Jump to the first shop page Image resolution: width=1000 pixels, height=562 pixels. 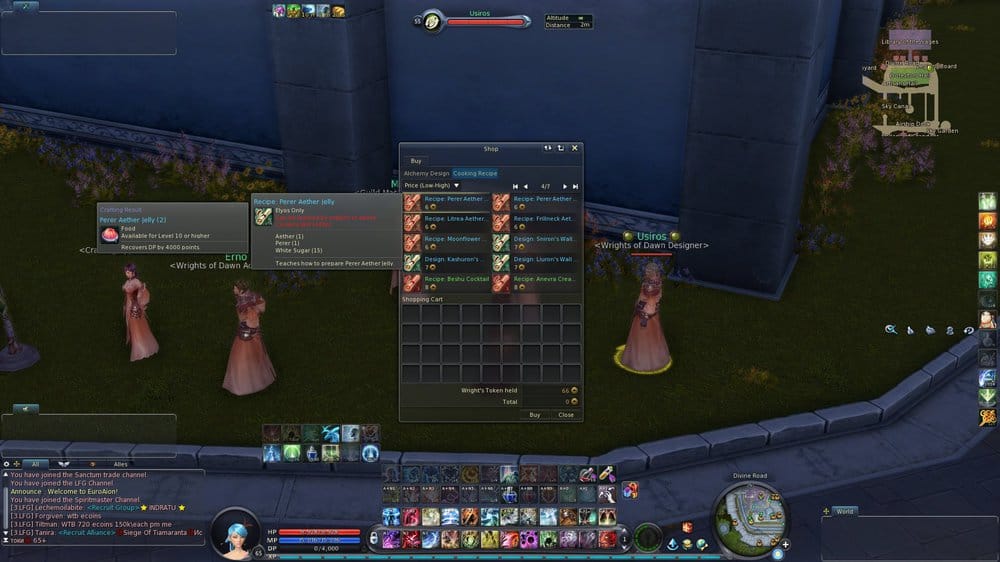516,186
